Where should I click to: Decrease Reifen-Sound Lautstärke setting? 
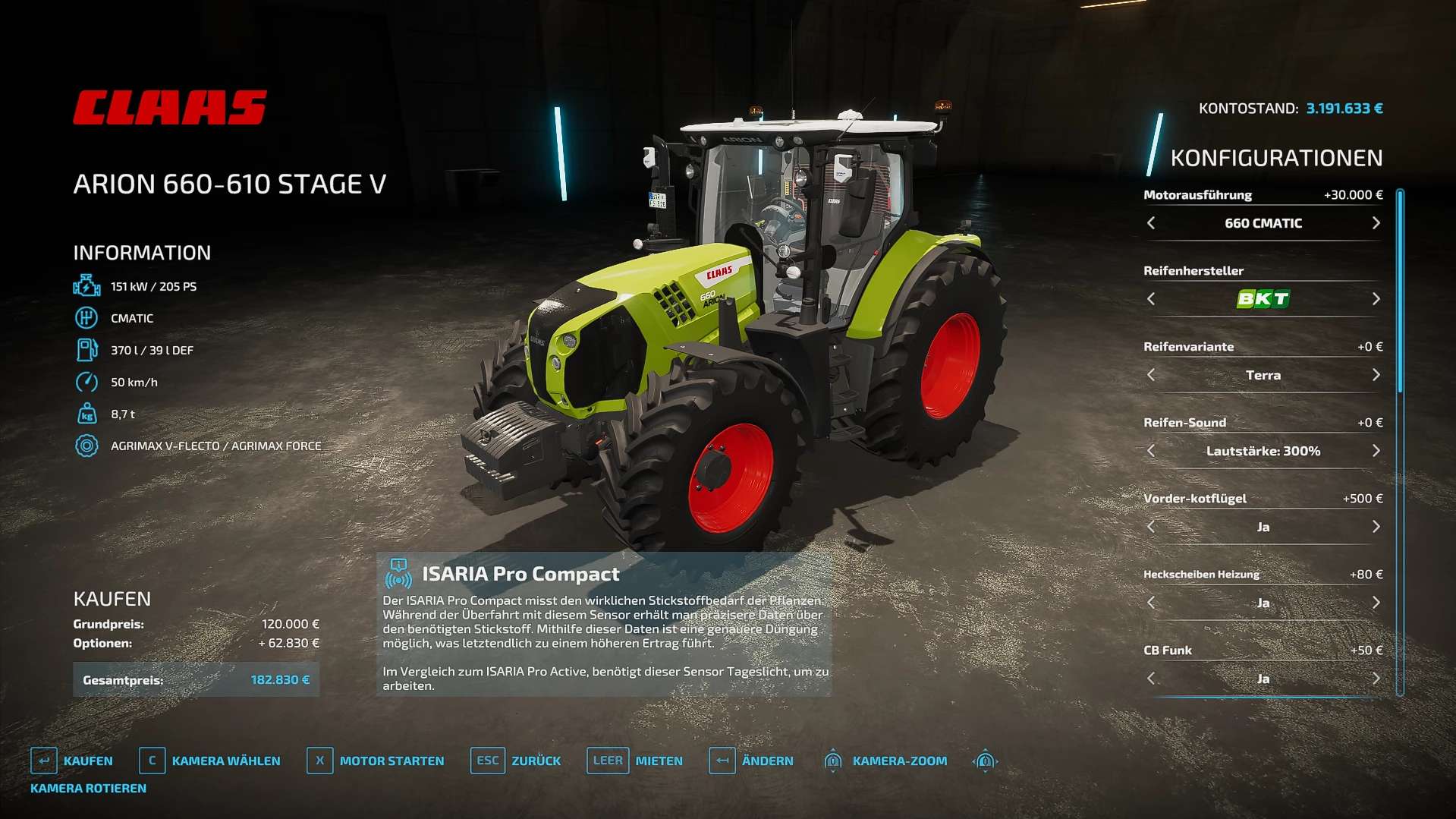1151,451
